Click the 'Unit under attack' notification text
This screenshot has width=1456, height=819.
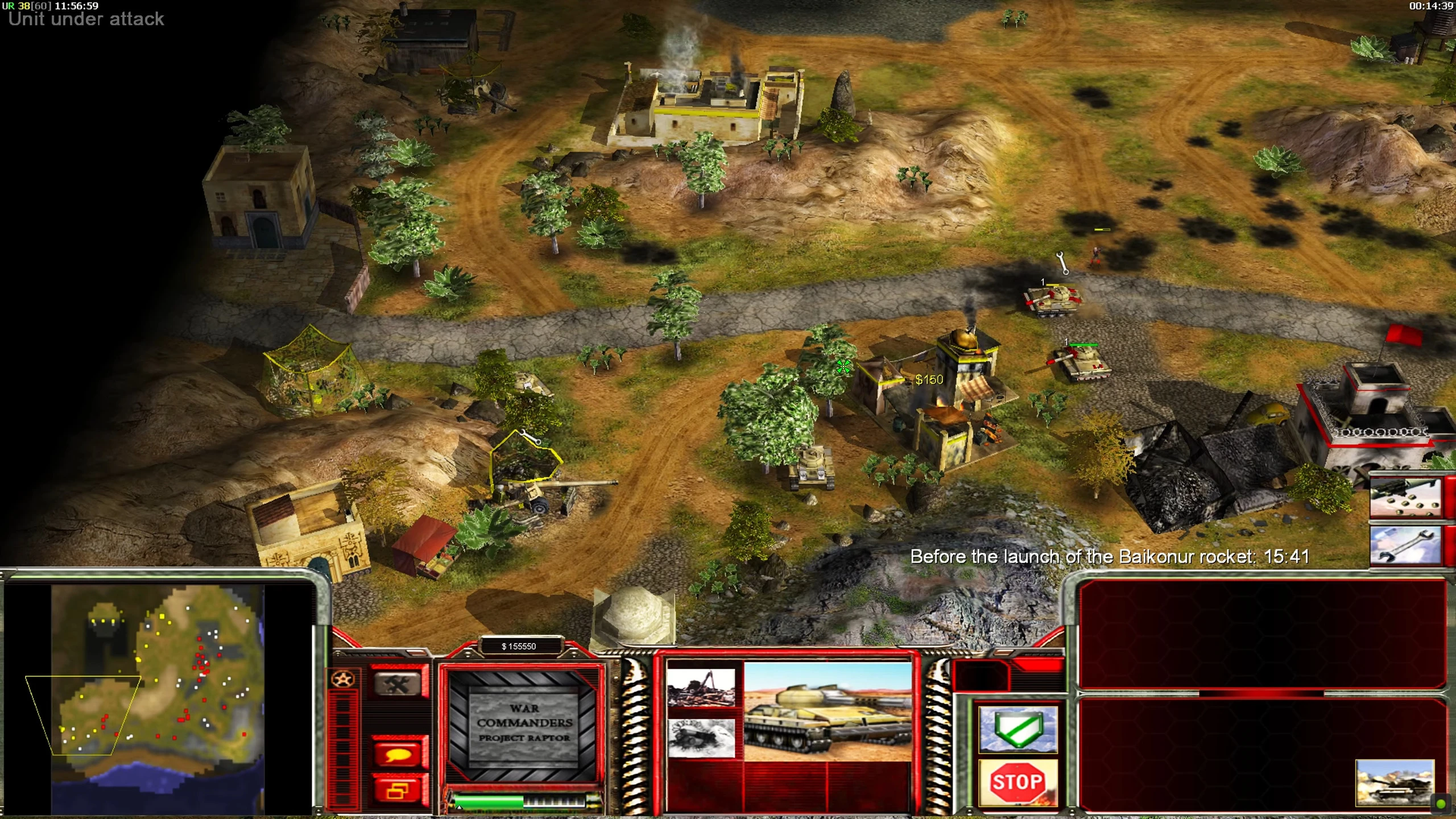[85, 20]
